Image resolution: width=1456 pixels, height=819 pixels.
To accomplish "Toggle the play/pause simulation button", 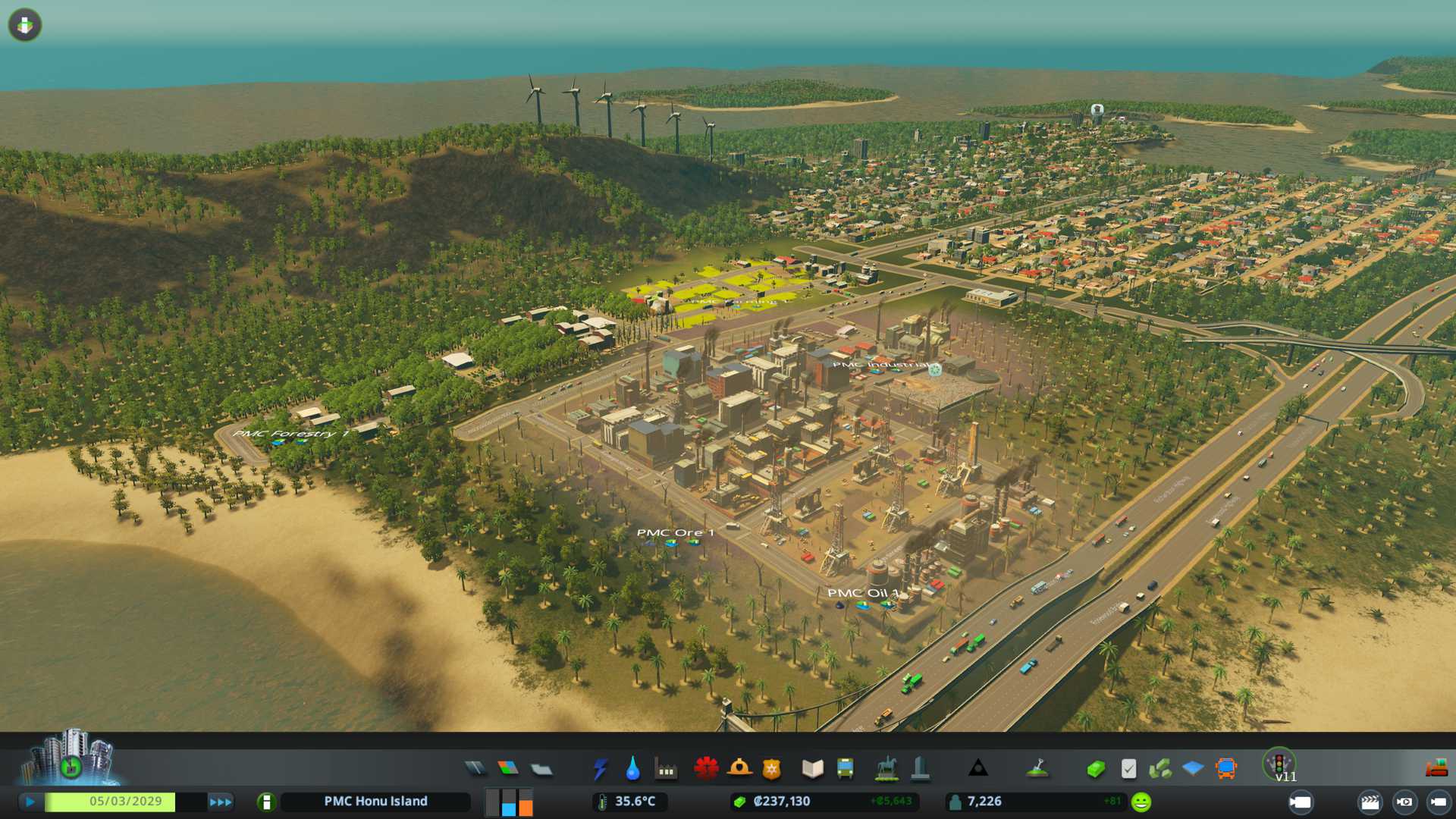I will (30, 802).
